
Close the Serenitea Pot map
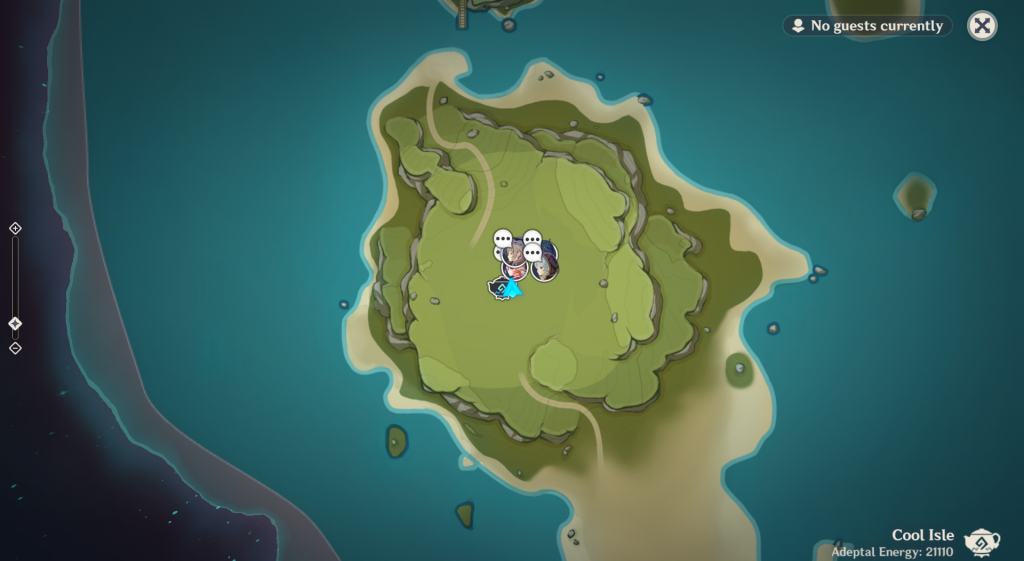(982, 26)
